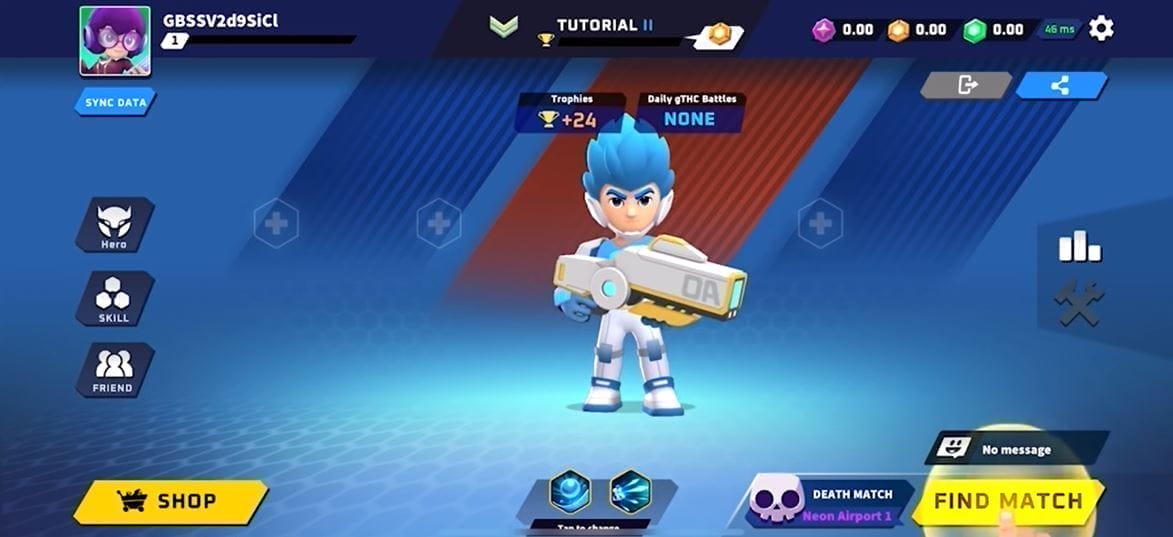Change the blue orb skill icon
1173x537 pixels.
tap(570, 491)
